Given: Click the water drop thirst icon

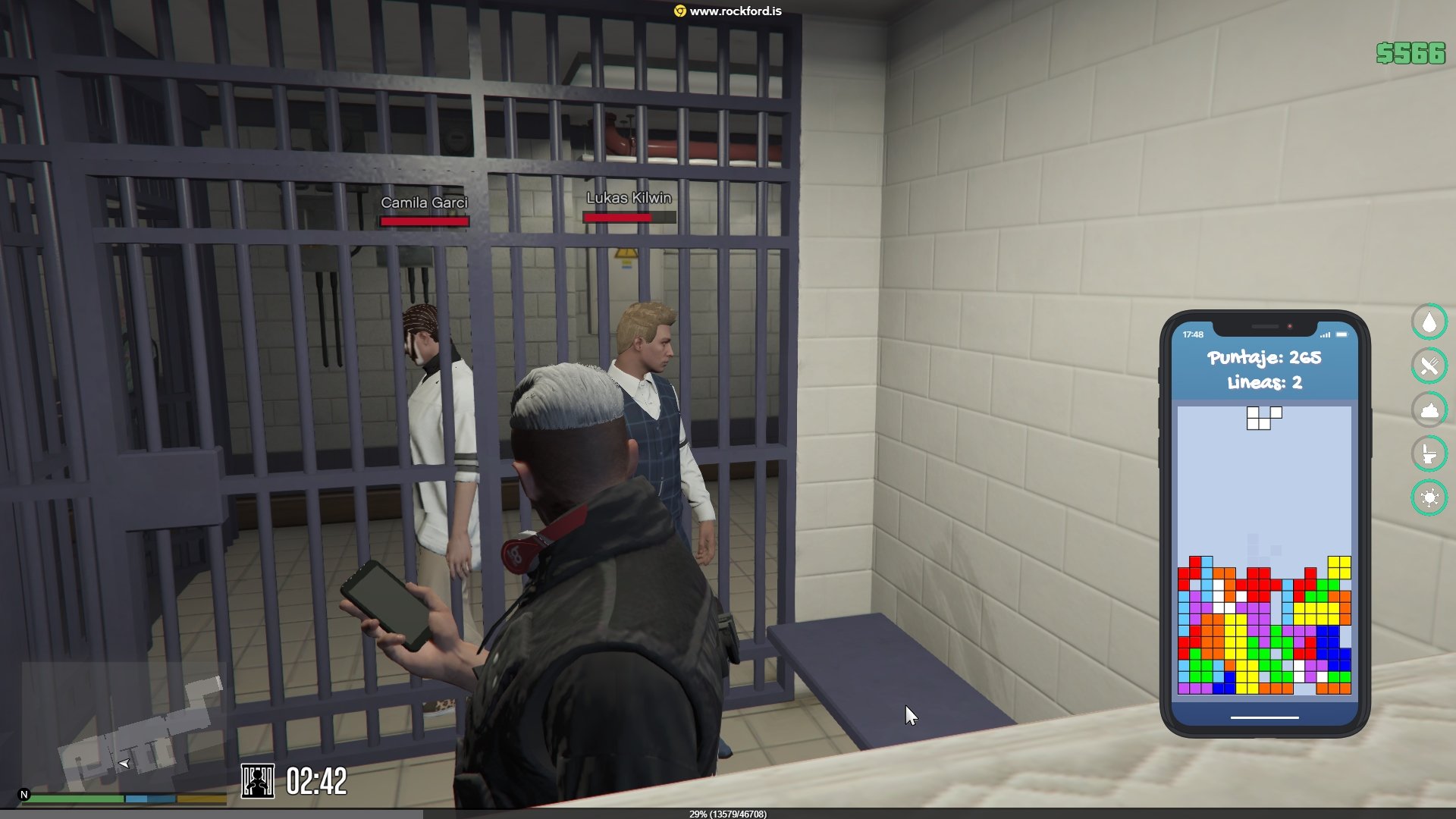Looking at the screenshot, I should click(x=1429, y=322).
